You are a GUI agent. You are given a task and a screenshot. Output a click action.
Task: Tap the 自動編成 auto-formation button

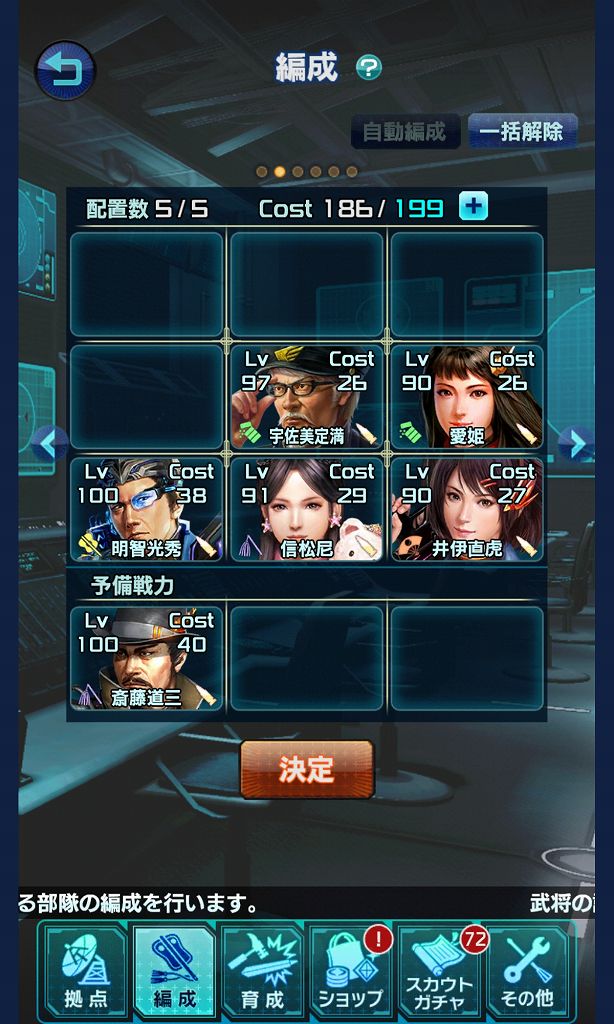pyautogui.click(x=405, y=131)
